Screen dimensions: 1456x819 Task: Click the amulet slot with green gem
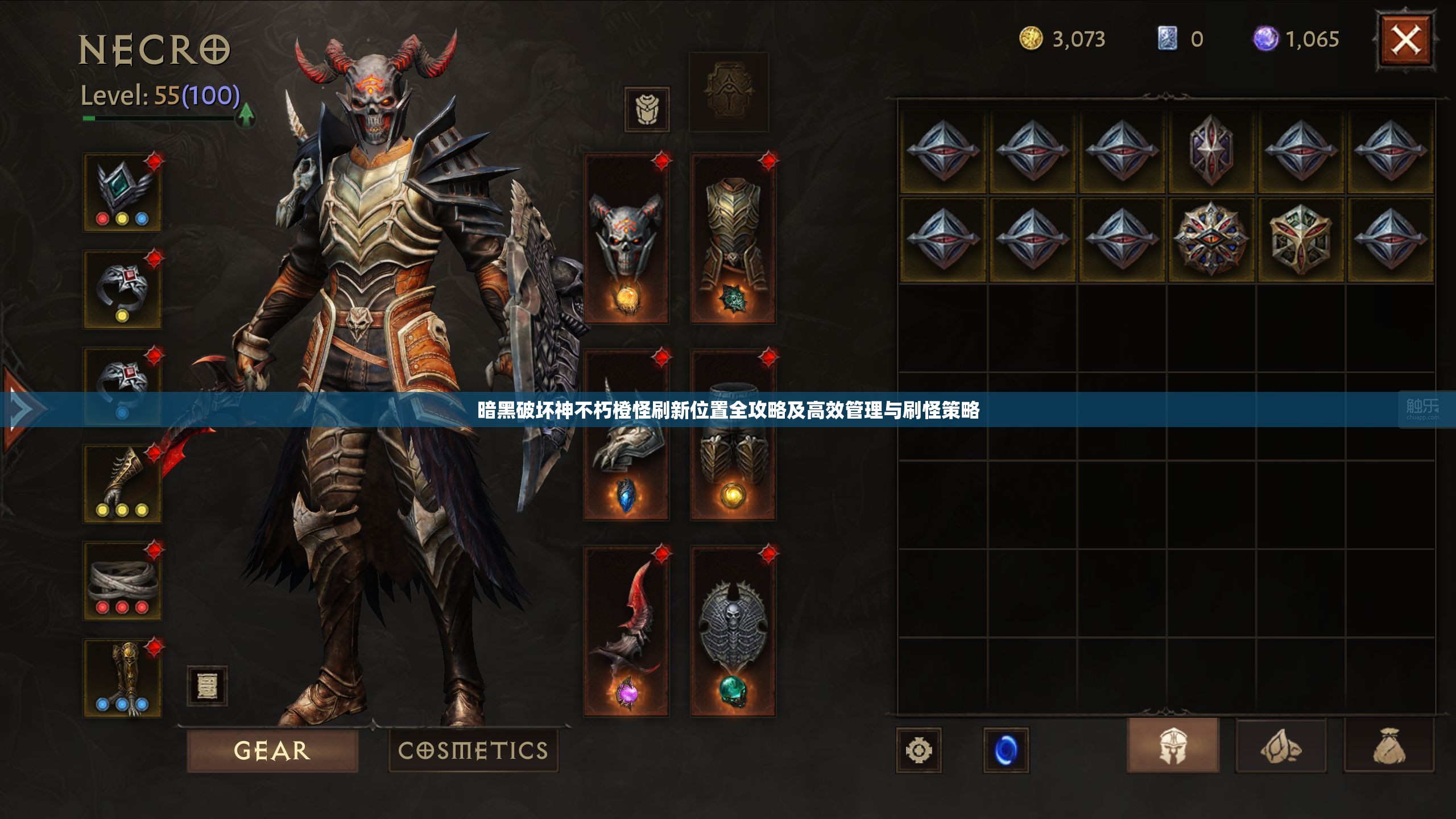(x=122, y=192)
